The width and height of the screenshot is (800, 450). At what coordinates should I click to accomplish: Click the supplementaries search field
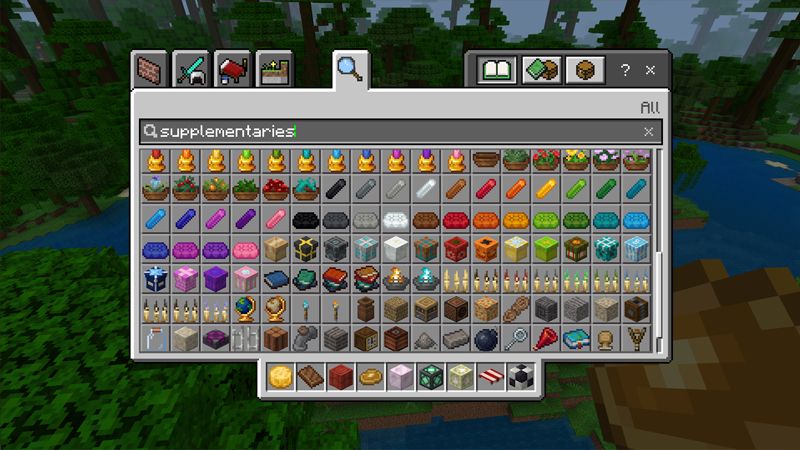(x=390, y=131)
